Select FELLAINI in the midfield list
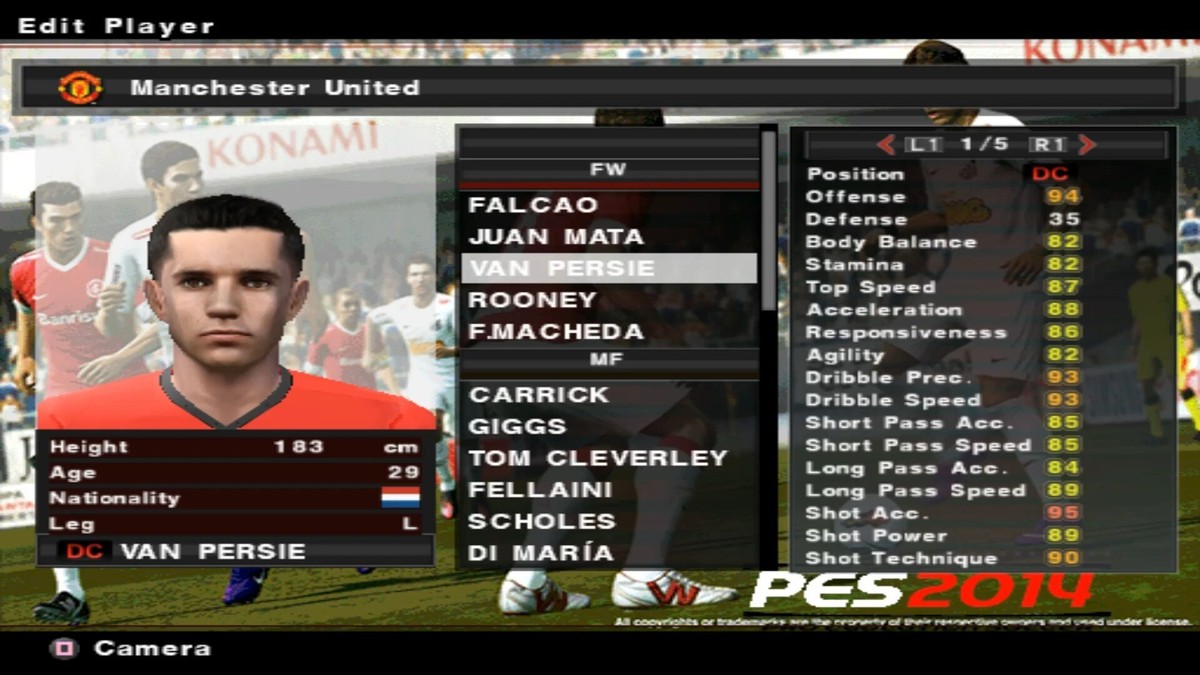Viewport: 1200px width, 675px height. [540, 490]
